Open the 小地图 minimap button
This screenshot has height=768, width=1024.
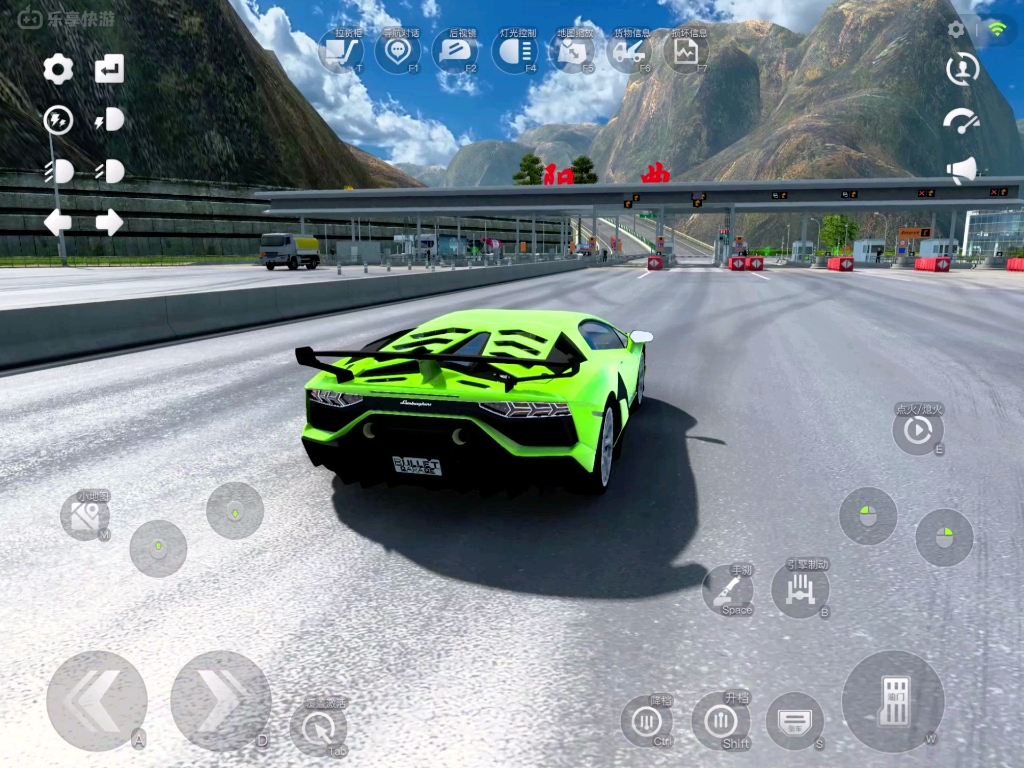pos(85,516)
